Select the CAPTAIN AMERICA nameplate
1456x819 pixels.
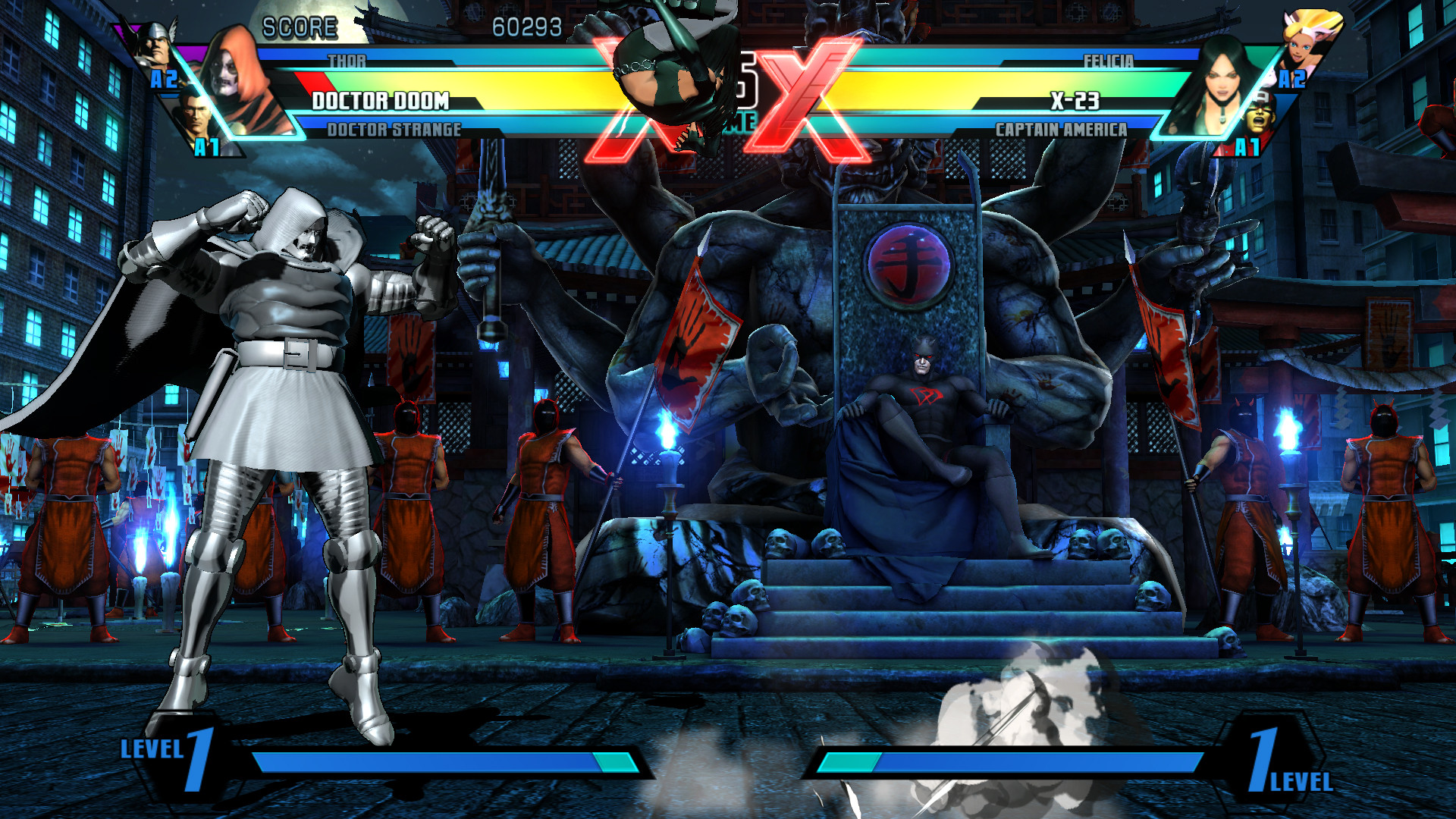click(1060, 130)
